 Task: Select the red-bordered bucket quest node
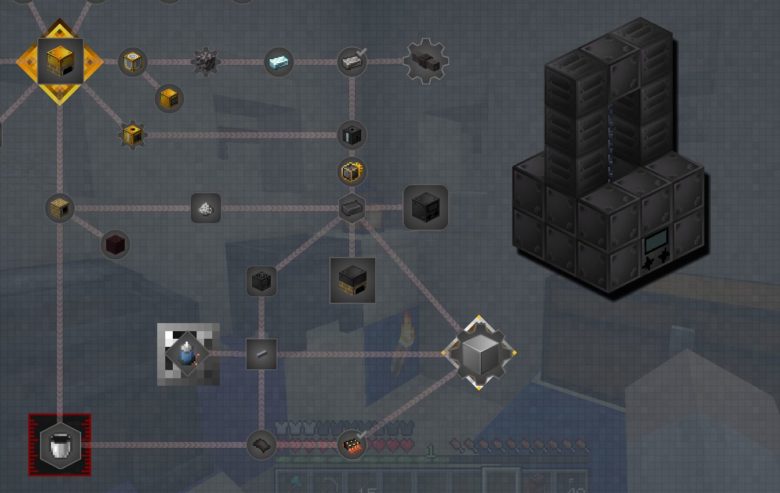coord(60,444)
